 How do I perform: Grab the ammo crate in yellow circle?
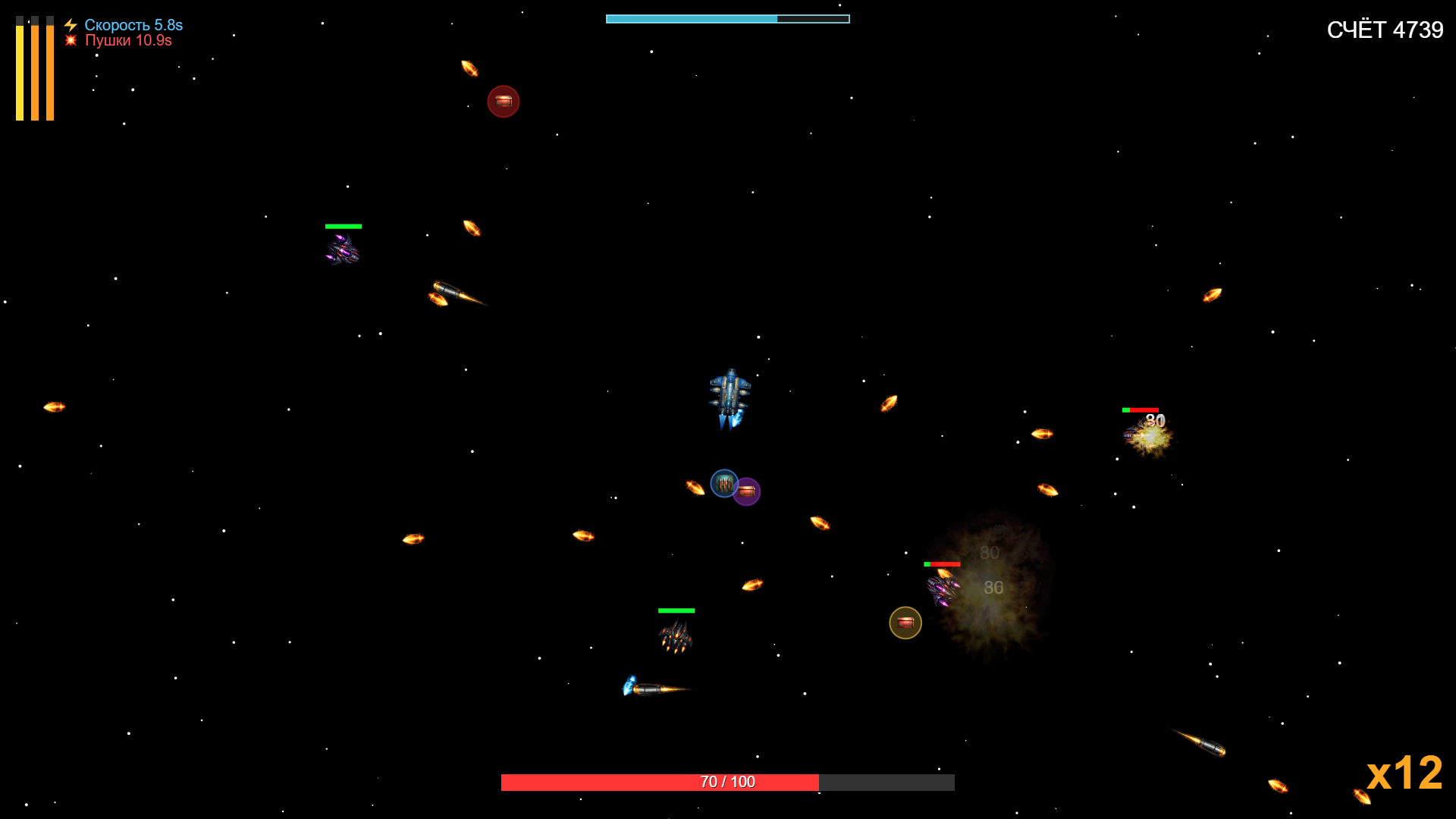tap(905, 623)
